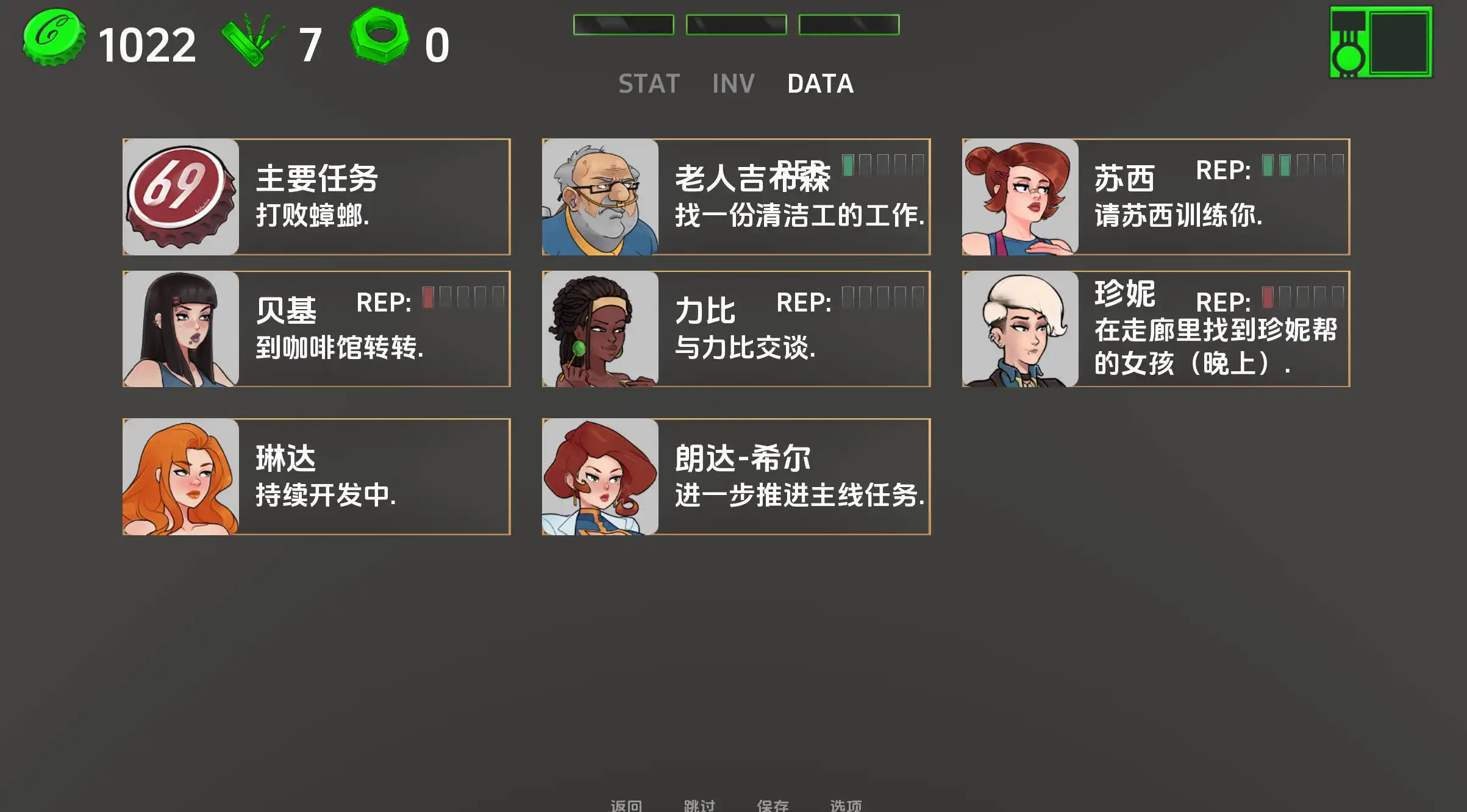Open the 选项 (options) menu
Image resolution: width=1467 pixels, height=812 pixels.
(x=847, y=805)
